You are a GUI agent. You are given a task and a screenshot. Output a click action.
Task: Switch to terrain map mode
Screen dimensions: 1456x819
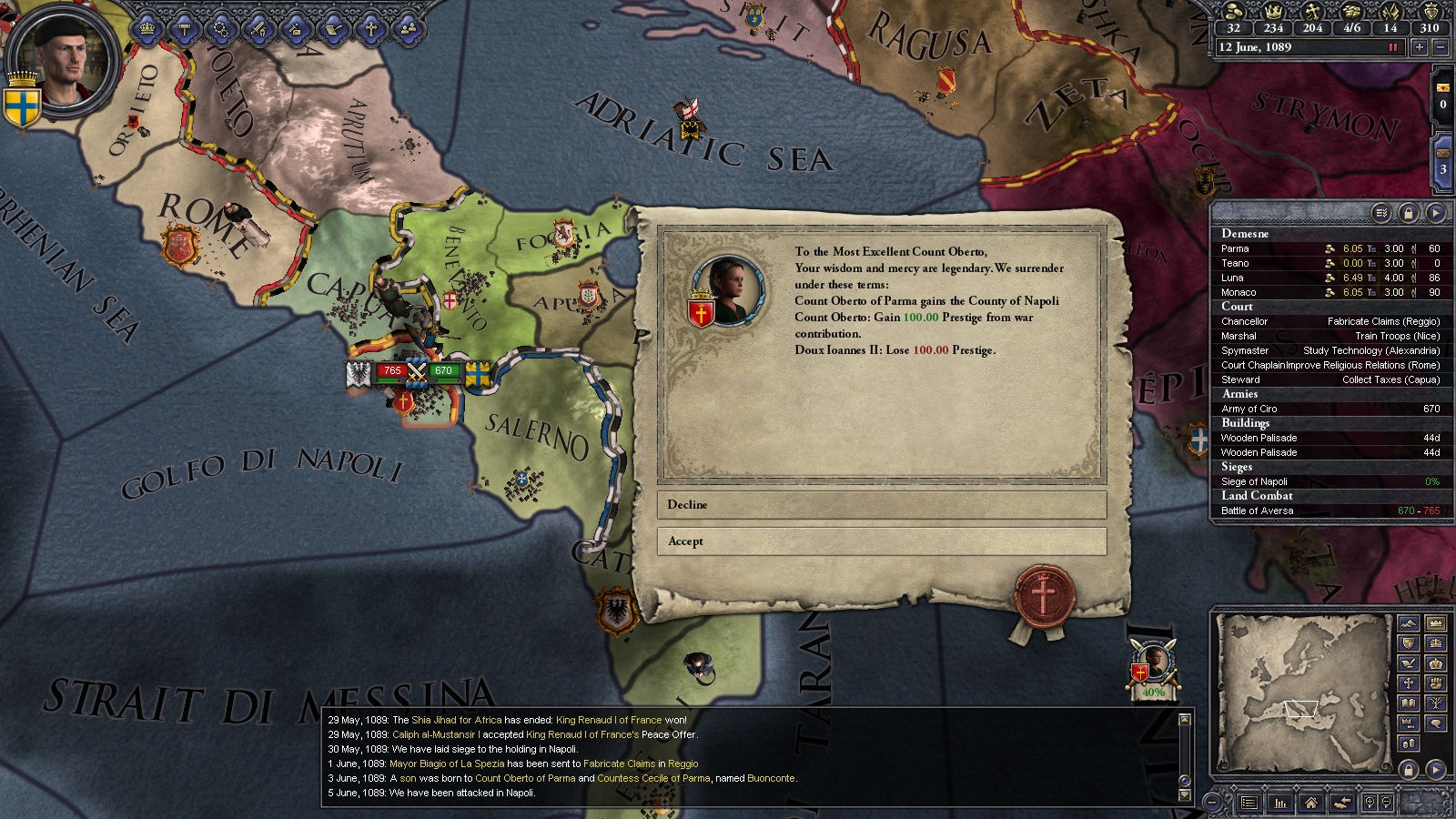1409,624
